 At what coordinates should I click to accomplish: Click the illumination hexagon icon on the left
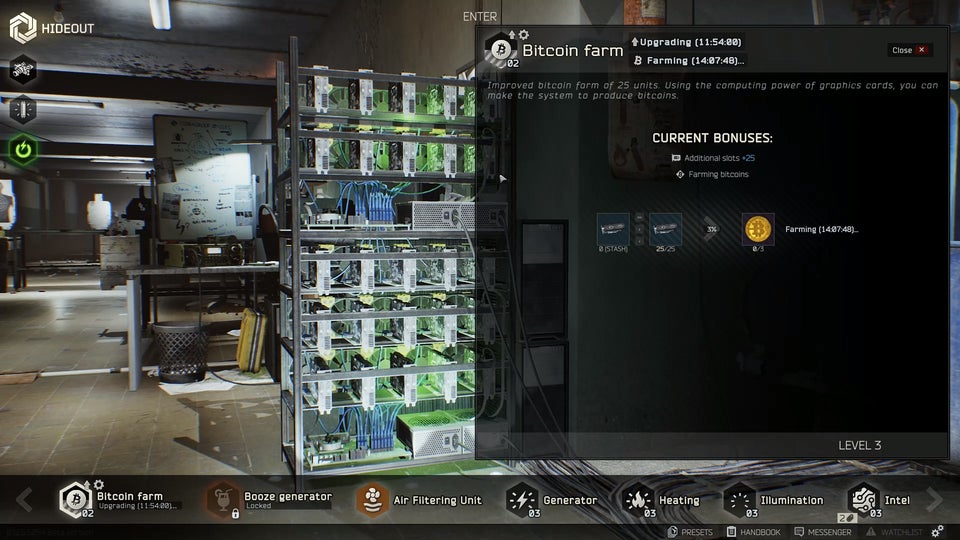pos(23,109)
